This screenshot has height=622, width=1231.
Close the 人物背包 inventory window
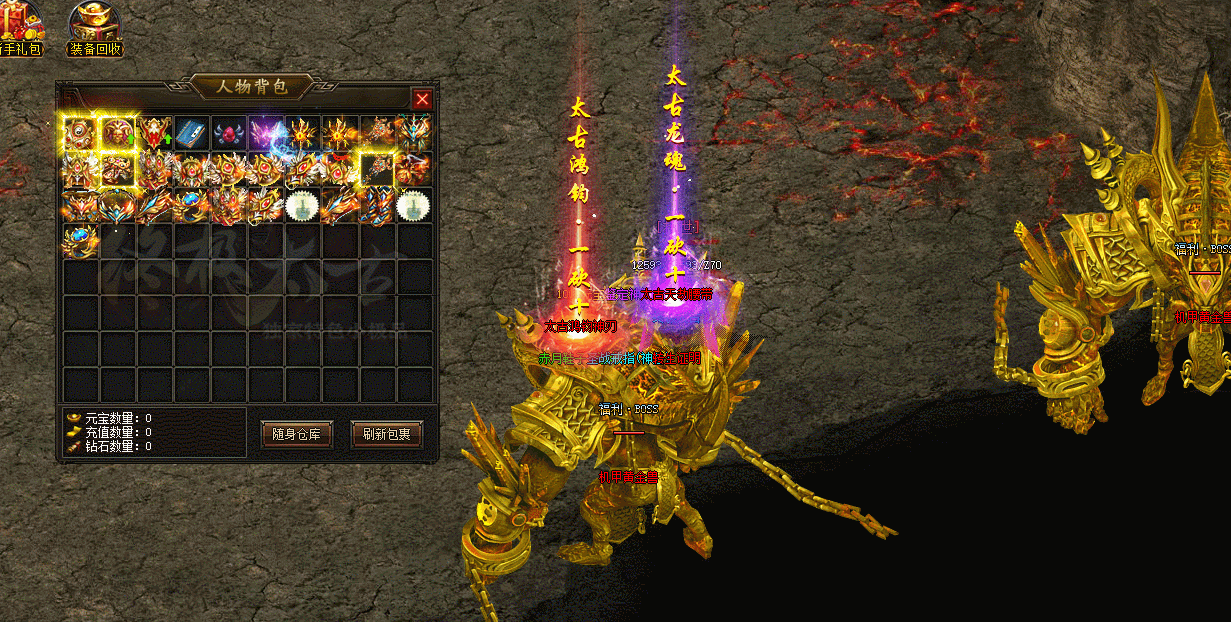(x=422, y=99)
